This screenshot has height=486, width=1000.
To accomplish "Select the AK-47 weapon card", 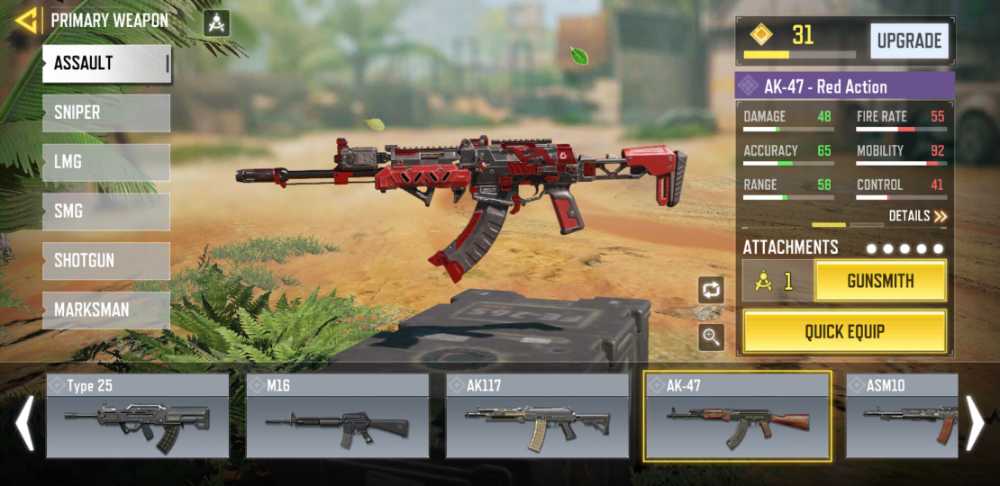I will tap(737, 416).
